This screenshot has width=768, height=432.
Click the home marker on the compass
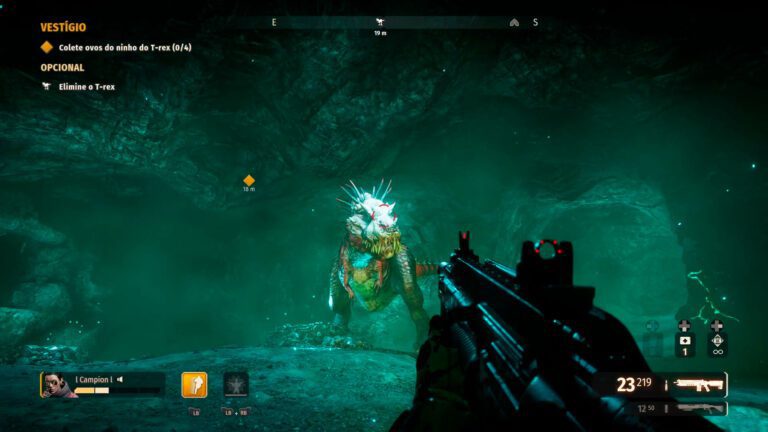click(x=514, y=22)
